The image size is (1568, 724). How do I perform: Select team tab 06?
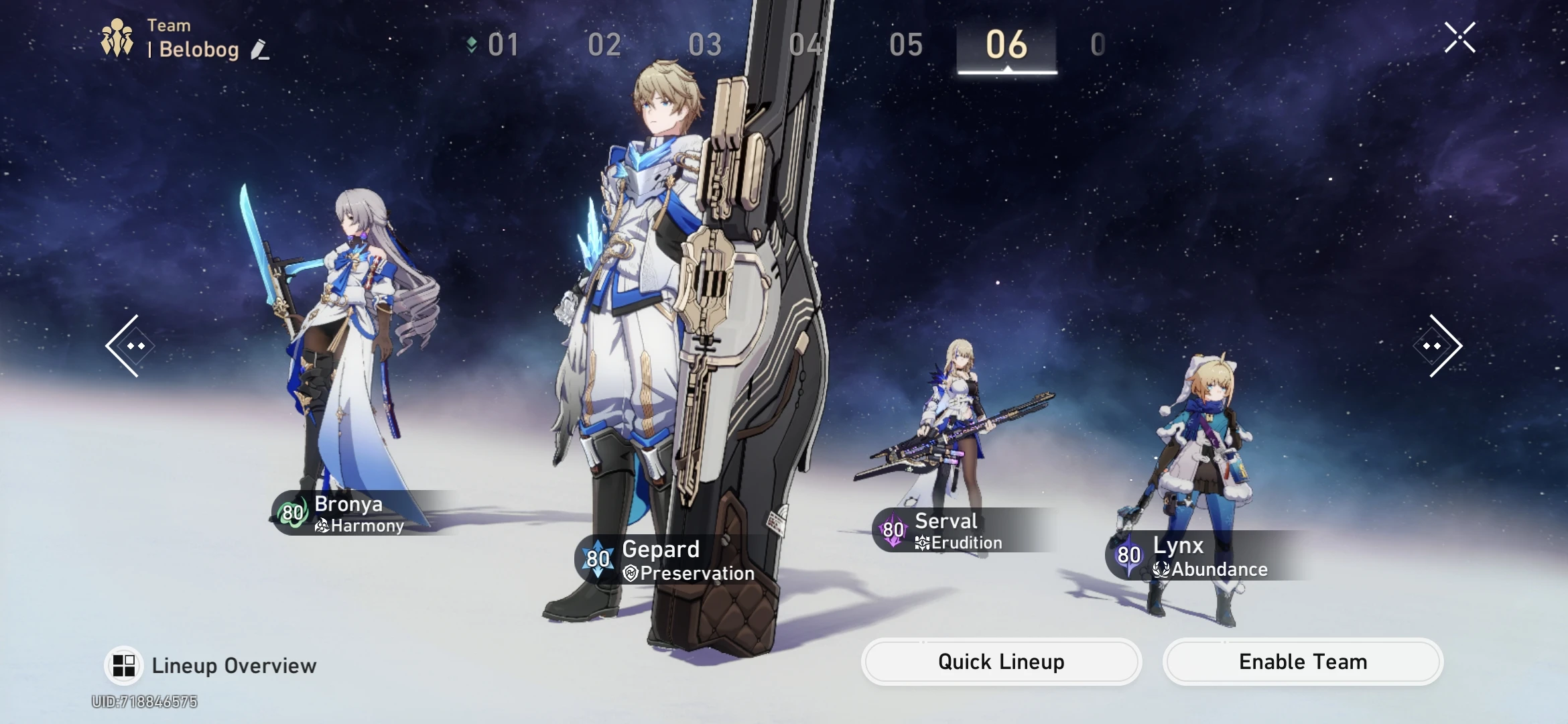[1006, 46]
